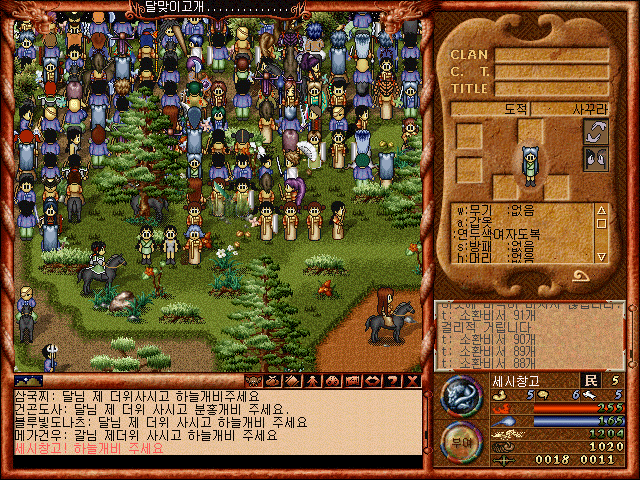
Task: Click the dragon orb emblem
Action: pos(461,396)
